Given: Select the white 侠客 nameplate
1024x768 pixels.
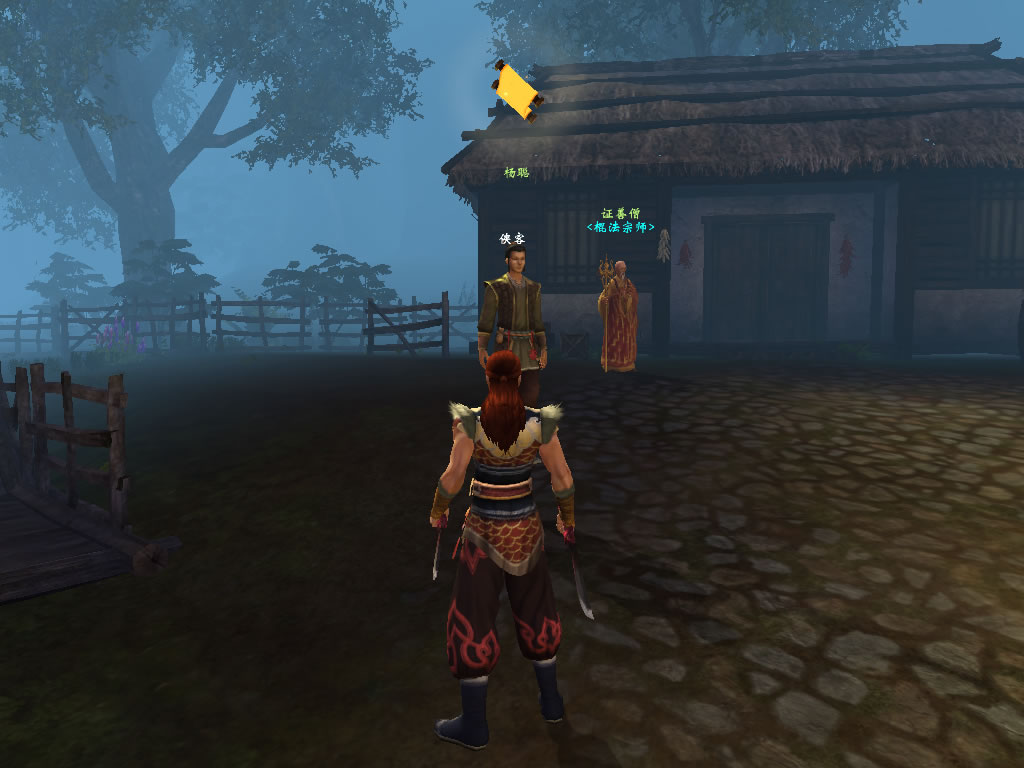Looking at the screenshot, I should coord(512,239).
